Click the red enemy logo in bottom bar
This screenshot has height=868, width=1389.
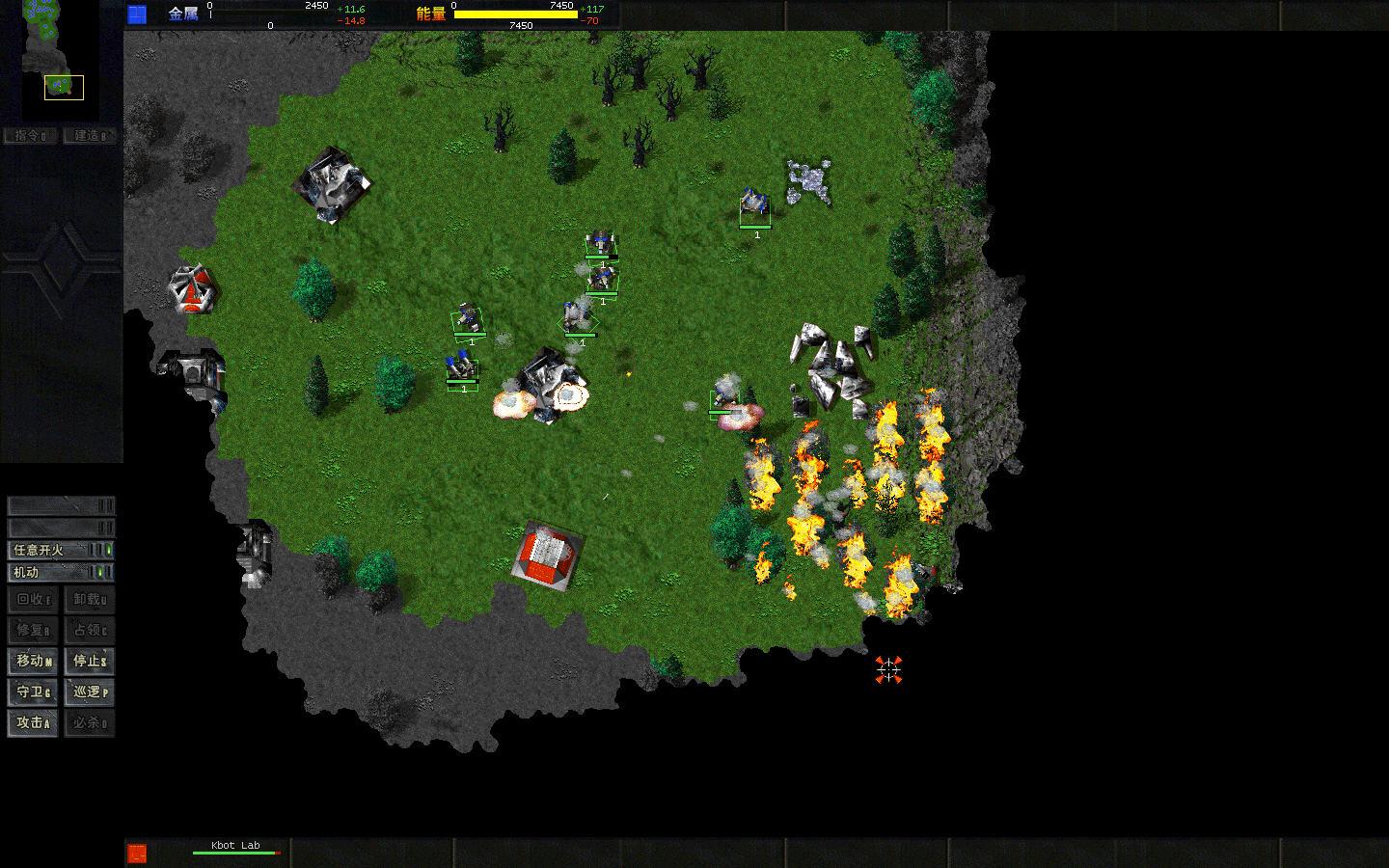coord(137,853)
